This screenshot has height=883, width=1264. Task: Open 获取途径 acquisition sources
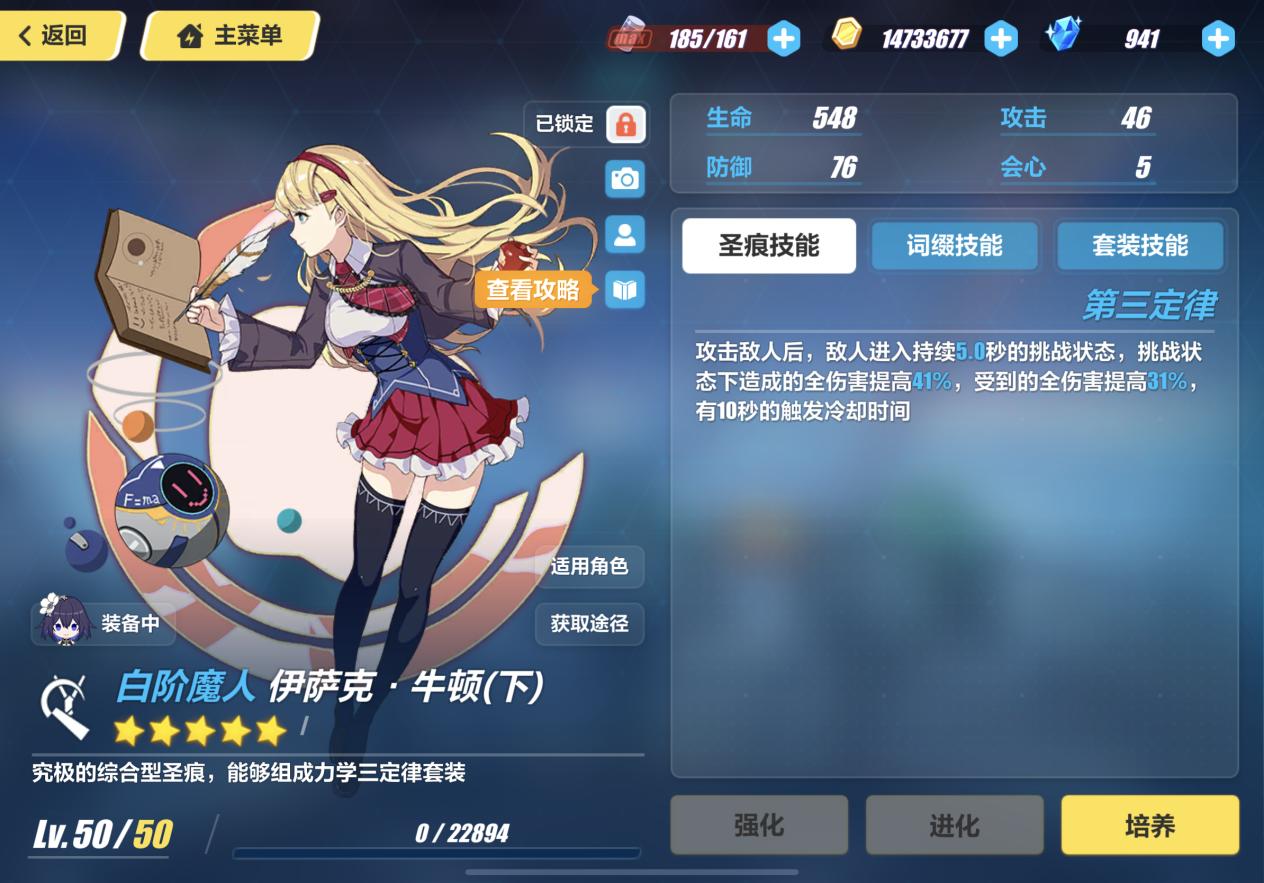click(x=589, y=624)
